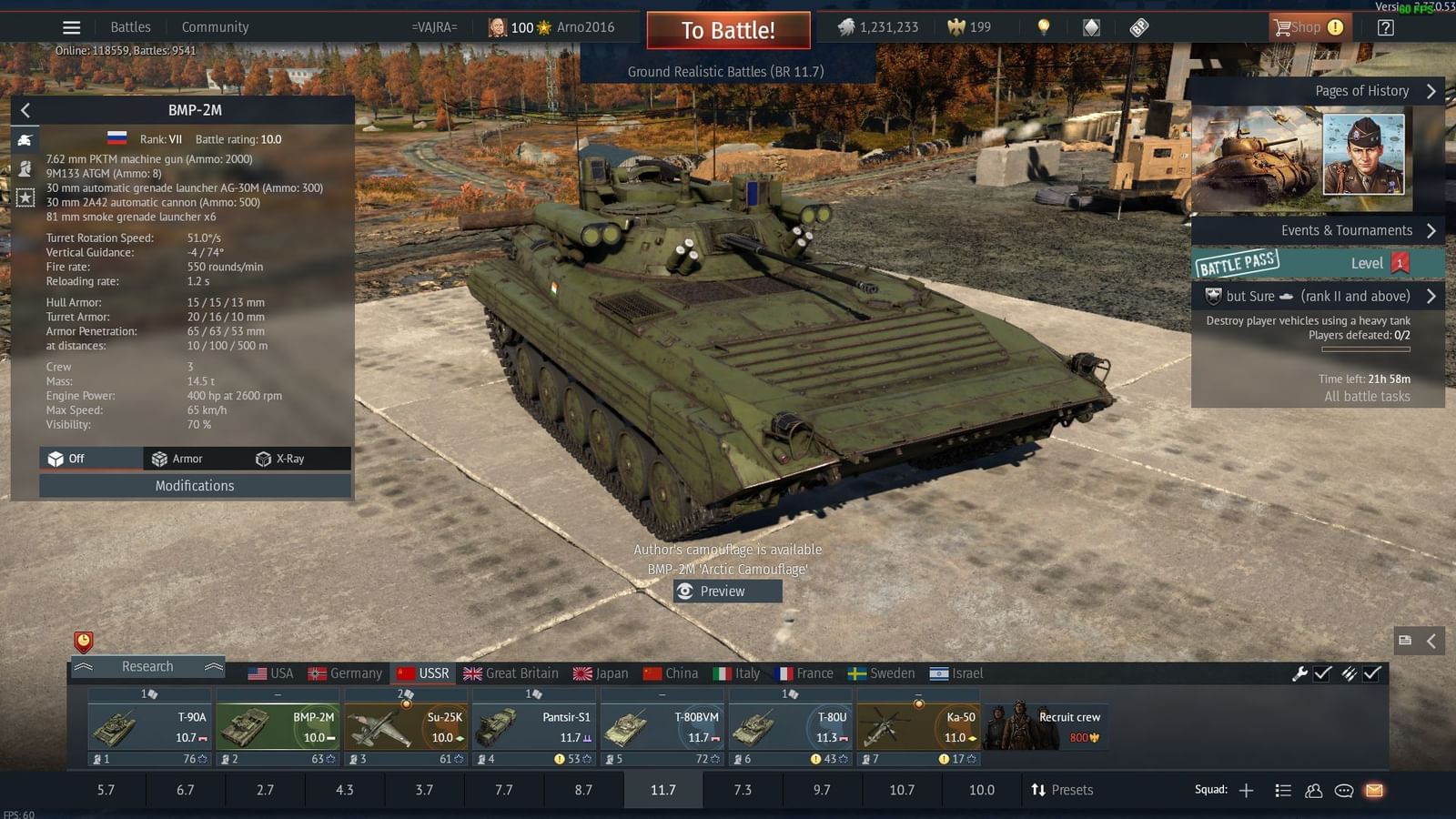Select the hamburger menu icon top left
The image size is (1456, 819).
pyautogui.click(x=71, y=26)
